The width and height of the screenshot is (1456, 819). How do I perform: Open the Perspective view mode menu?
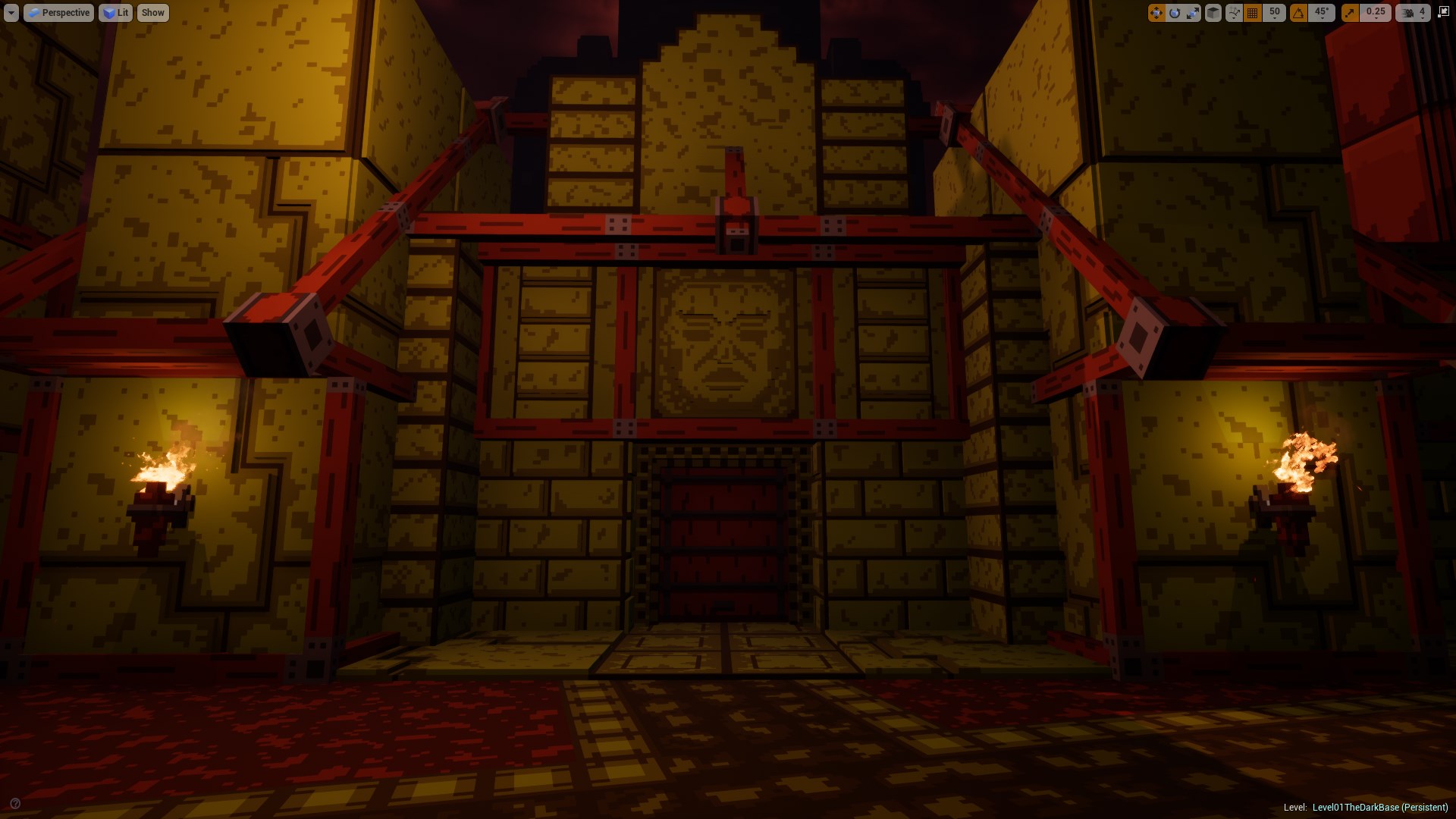pyautogui.click(x=58, y=13)
